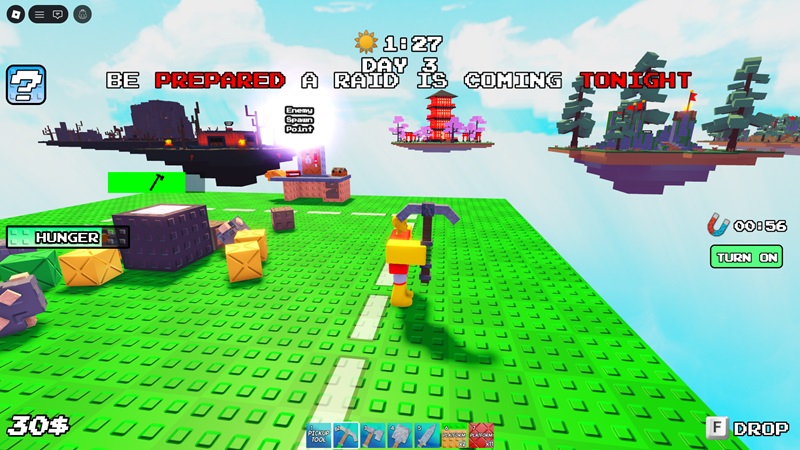800x450 pixels.
Task: Open the Roblox chat window
Action: point(58,14)
